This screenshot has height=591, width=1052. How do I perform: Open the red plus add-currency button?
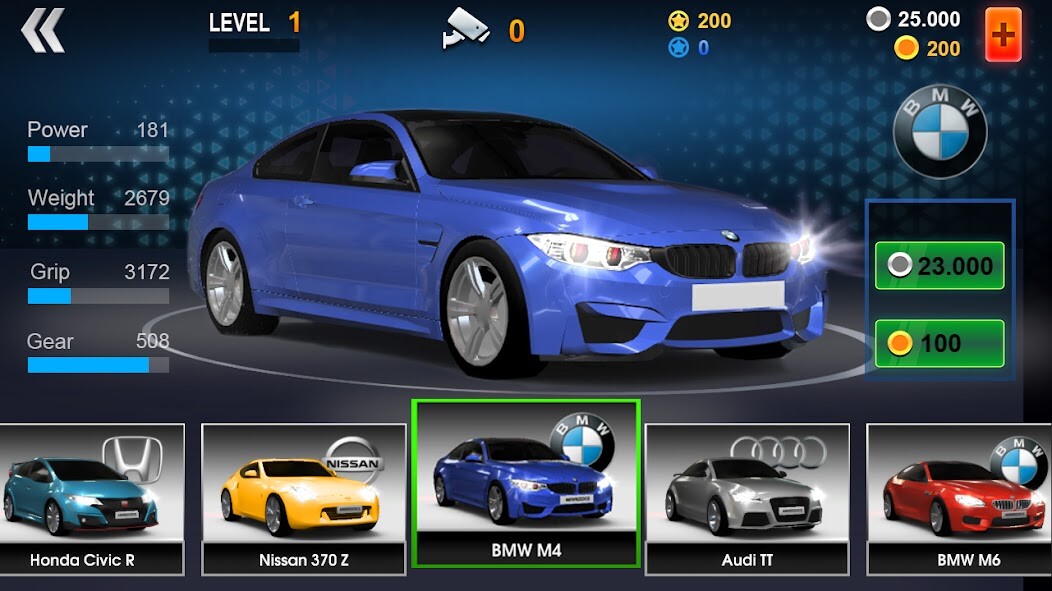click(1003, 35)
